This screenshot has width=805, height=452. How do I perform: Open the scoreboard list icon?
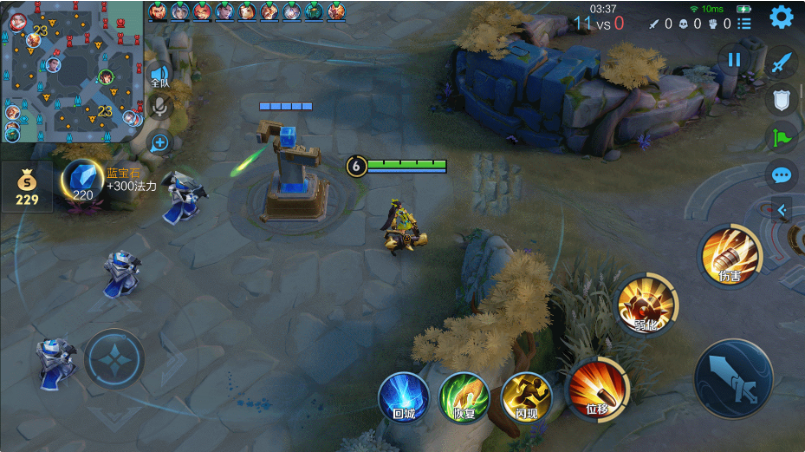coord(744,23)
